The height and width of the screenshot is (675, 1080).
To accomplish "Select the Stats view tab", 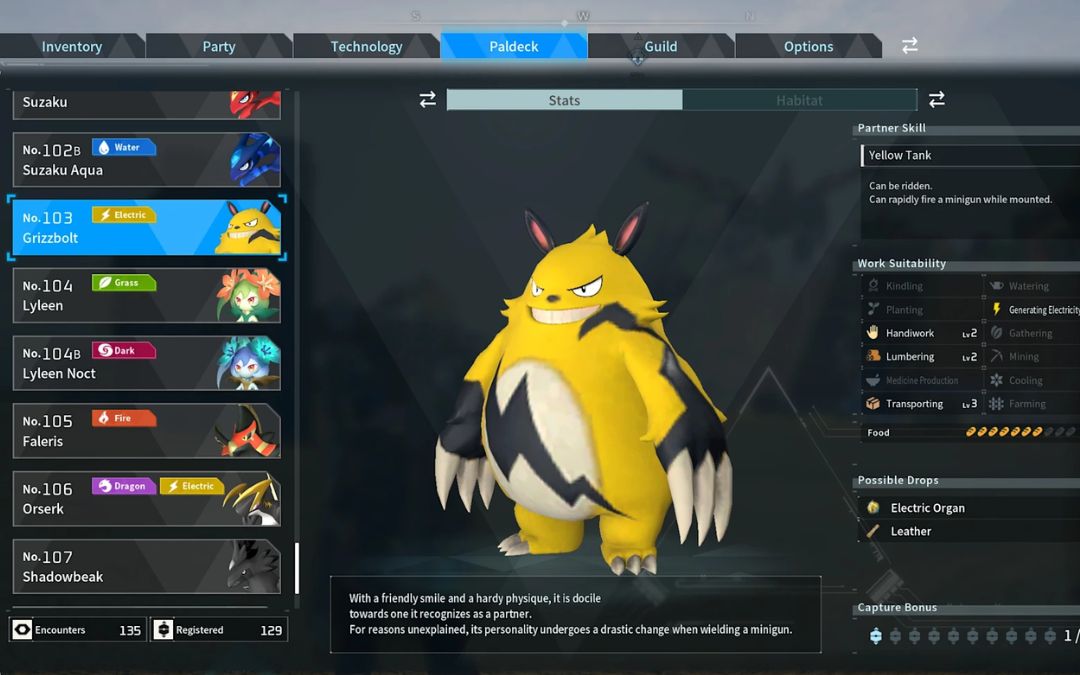I will (x=564, y=100).
